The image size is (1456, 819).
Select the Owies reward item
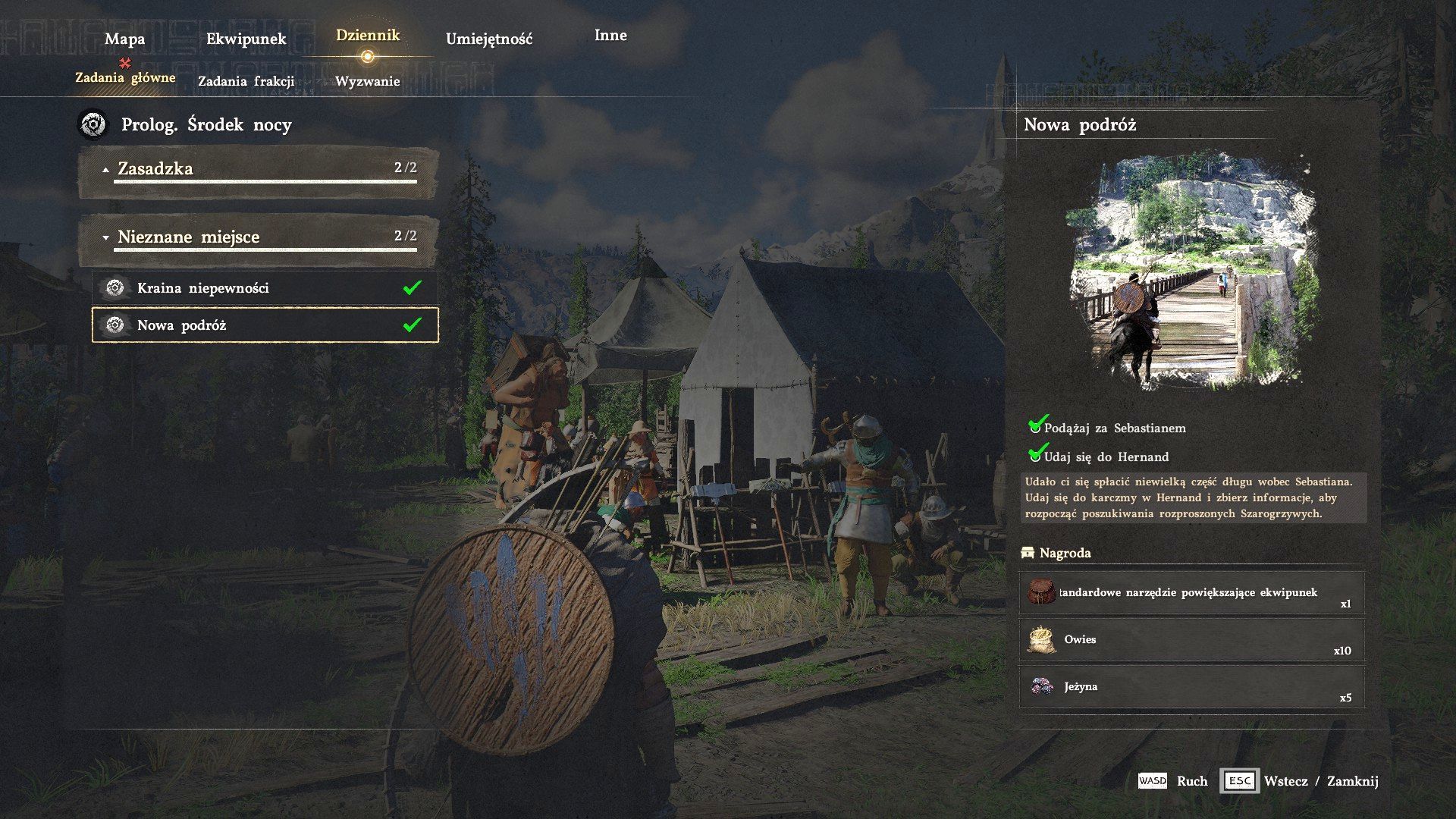[1191, 640]
